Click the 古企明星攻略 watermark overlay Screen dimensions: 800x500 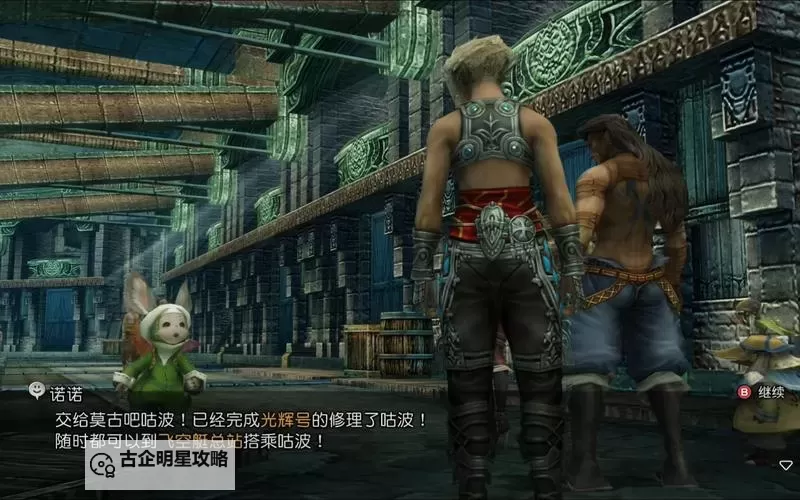click(x=160, y=462)
